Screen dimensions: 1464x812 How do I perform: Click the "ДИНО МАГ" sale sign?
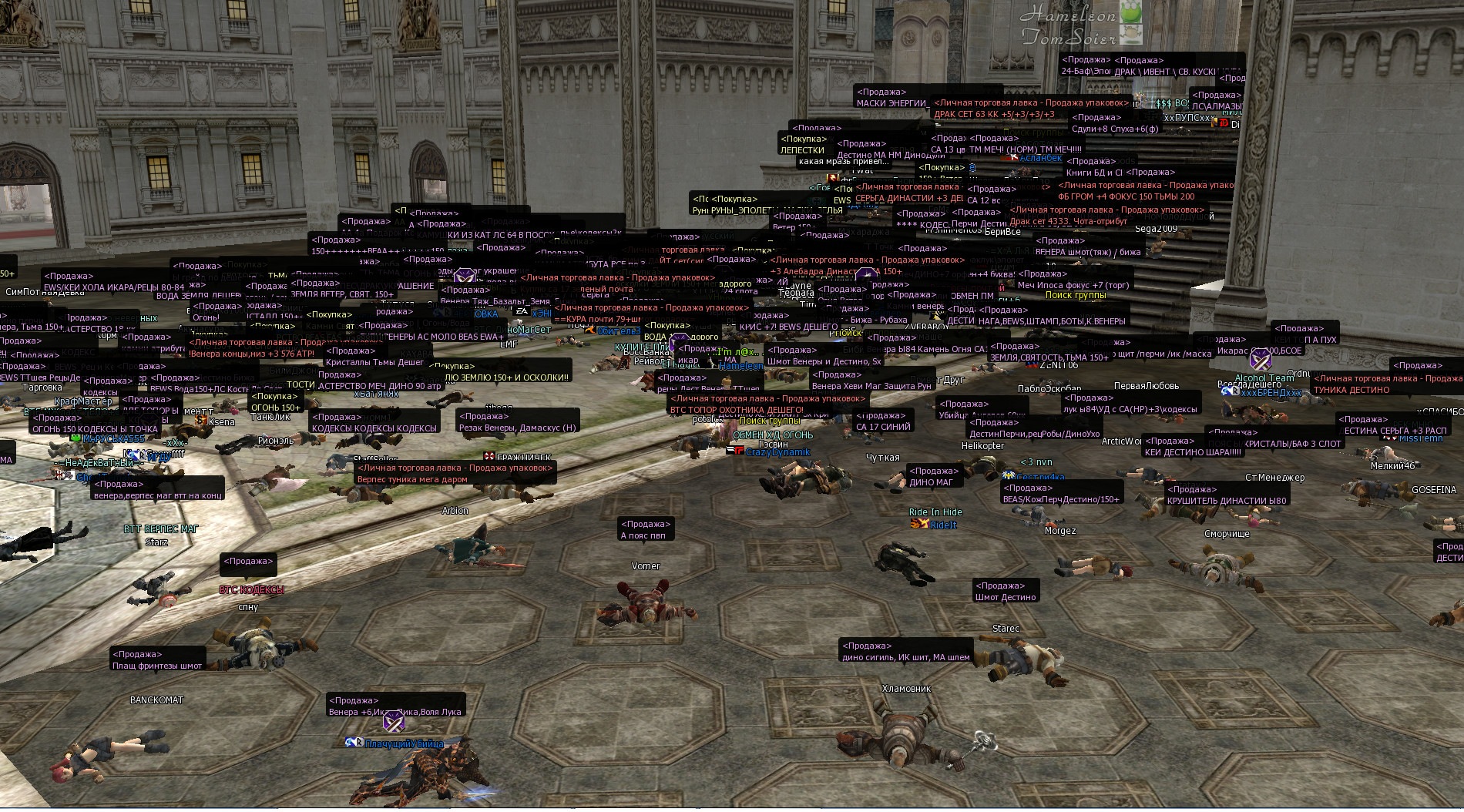pyautogui.click(x=931, y=482)
